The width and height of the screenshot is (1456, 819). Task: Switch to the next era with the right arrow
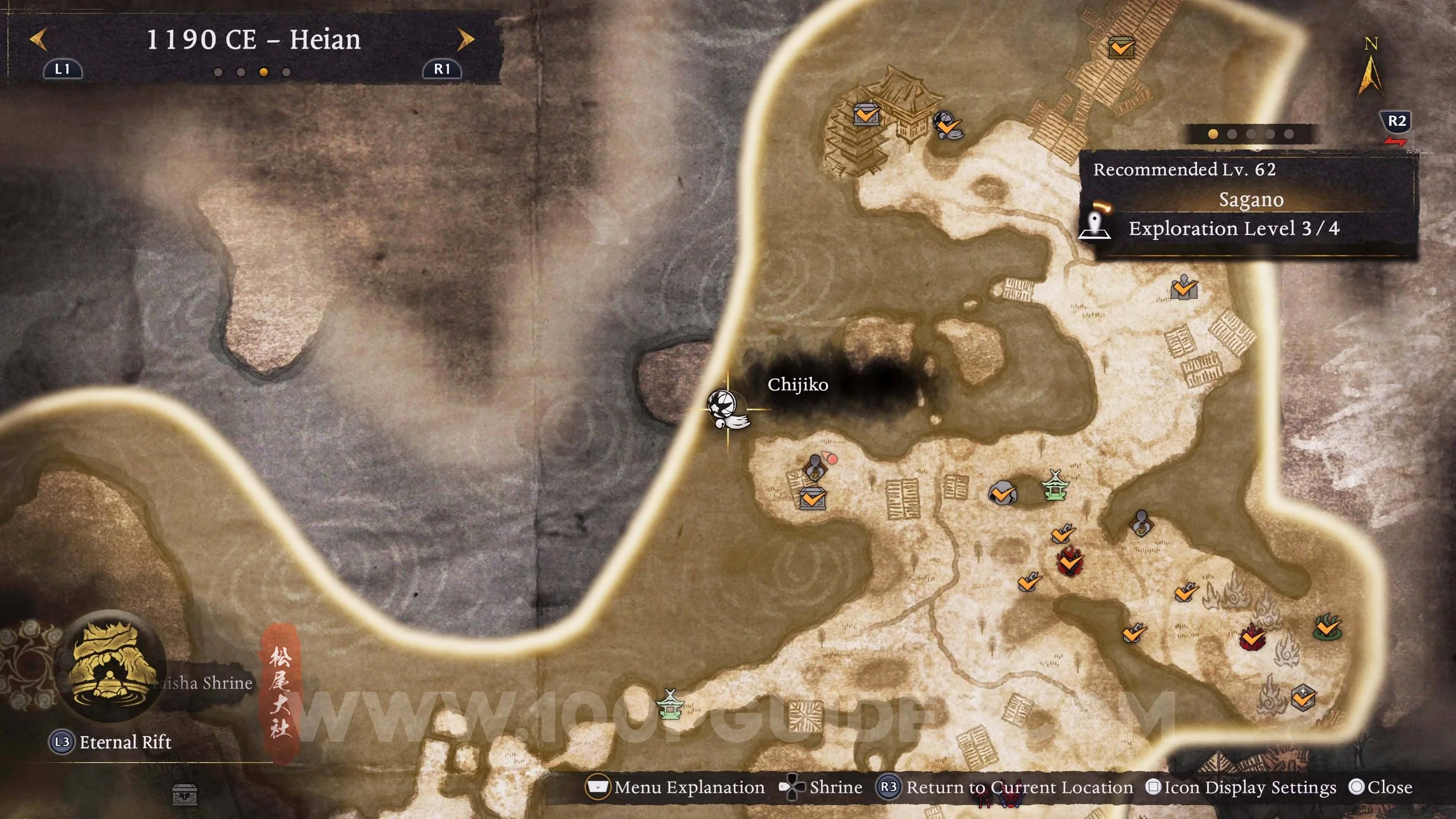[x=465, y=40]
